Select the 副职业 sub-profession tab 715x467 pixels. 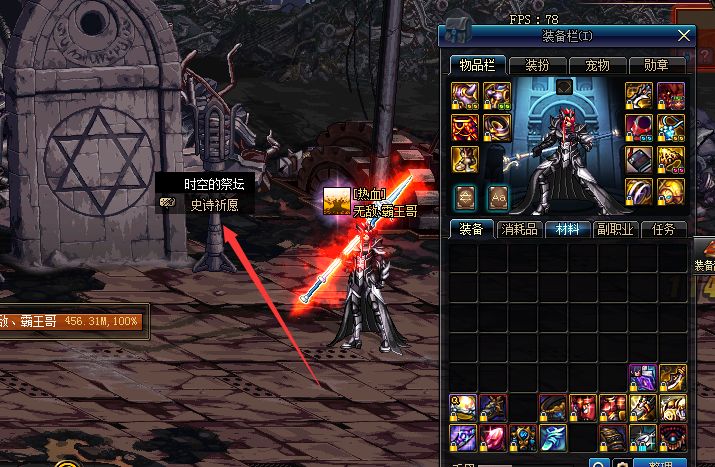[614, 229]
